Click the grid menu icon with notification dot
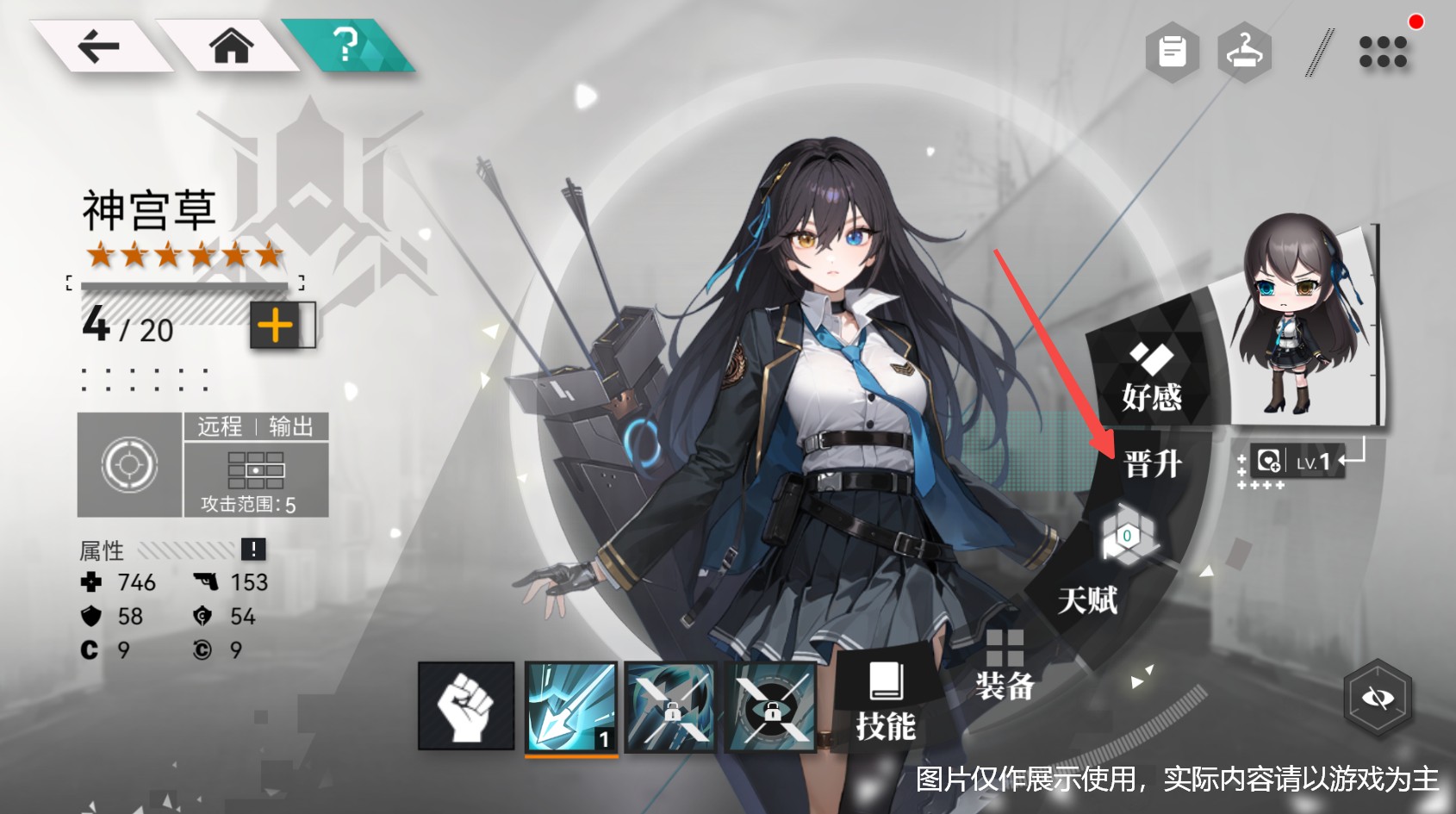Image resolution: width=1456 pixels, height=814 pixels. tap(1383, 53)
